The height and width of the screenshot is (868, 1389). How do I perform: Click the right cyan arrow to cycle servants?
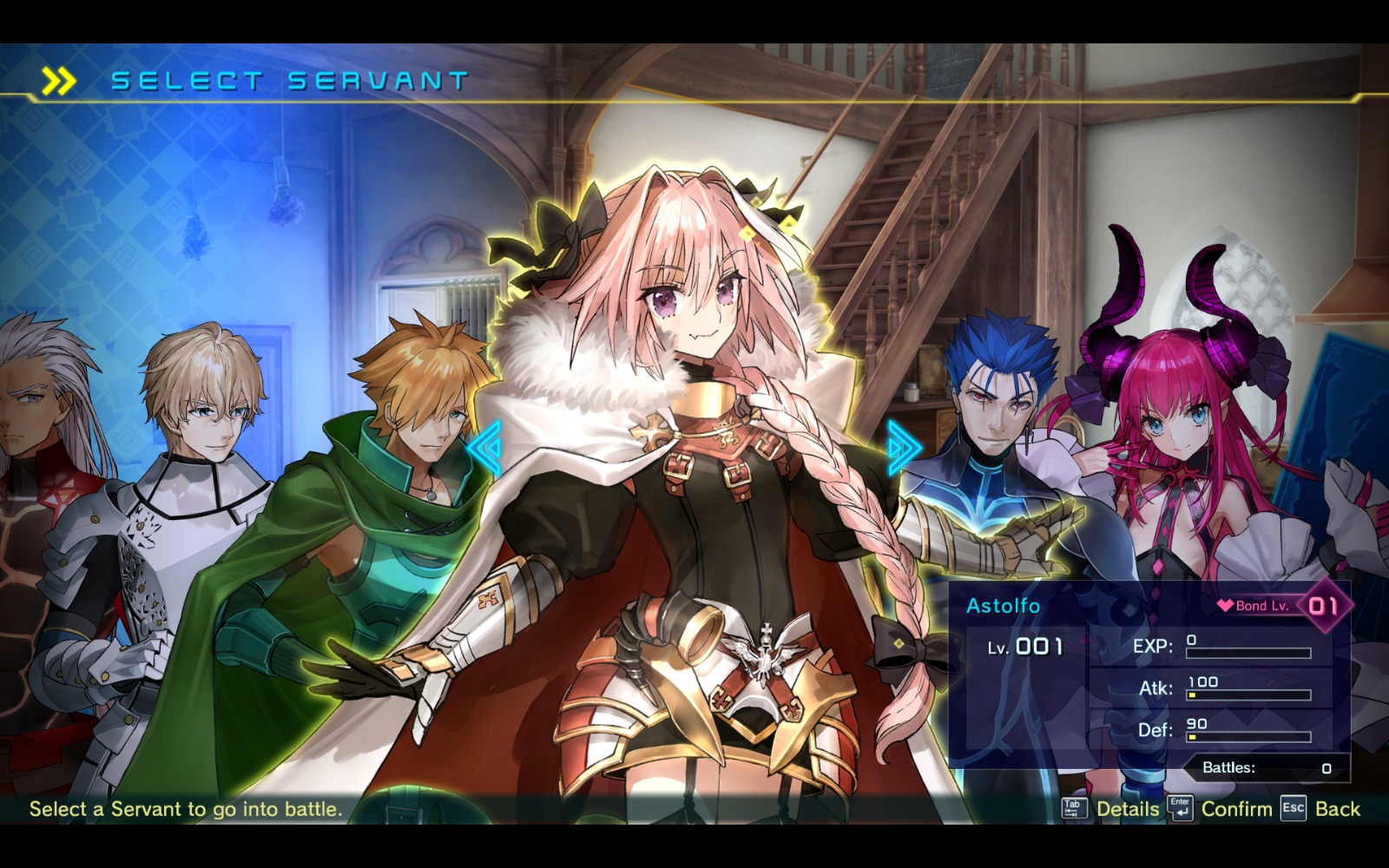click(904, 448)
